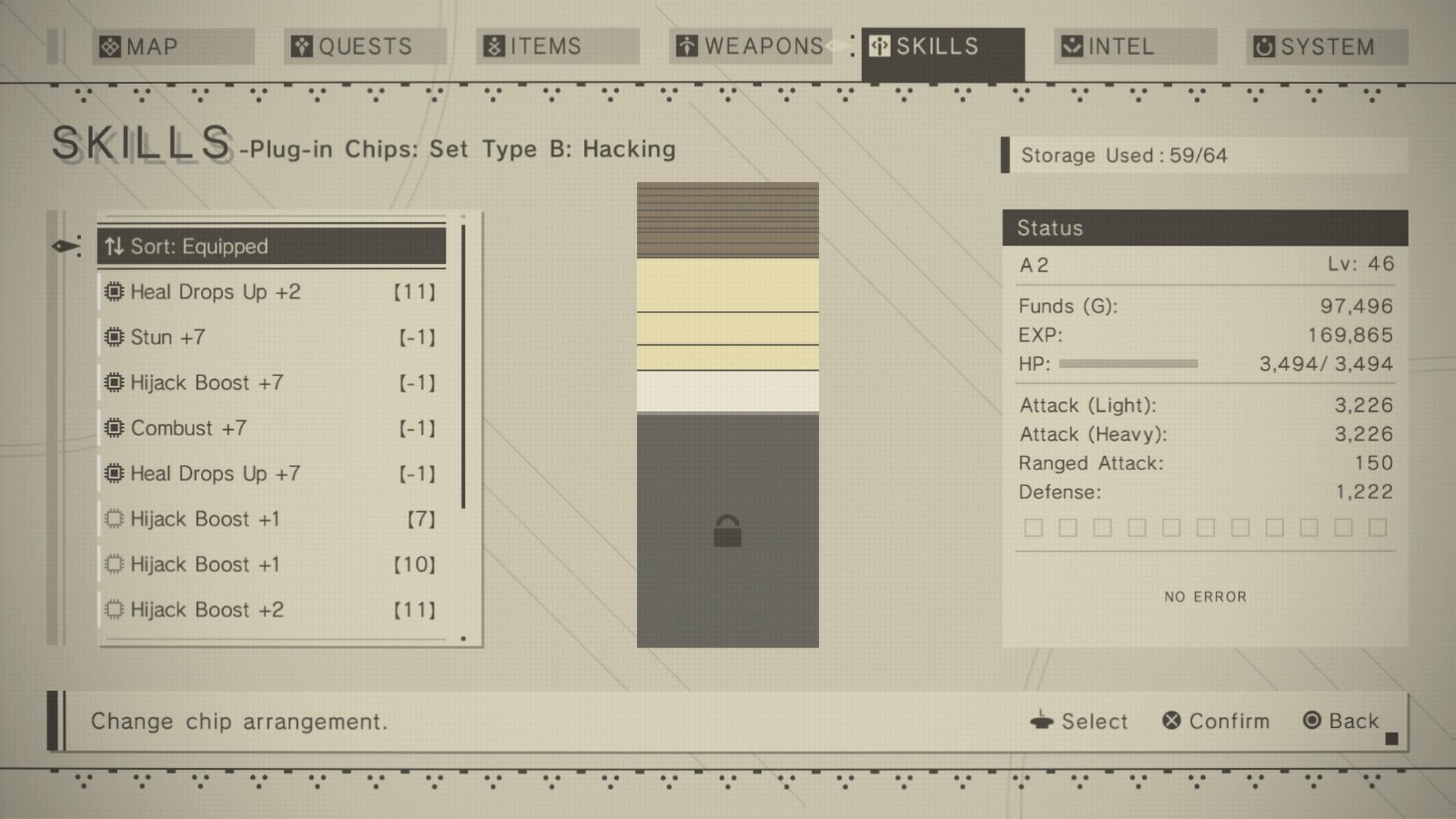Click the first status checkbox under Defense
Screen dimensions: 1456x819
[x=1033, y=526]
